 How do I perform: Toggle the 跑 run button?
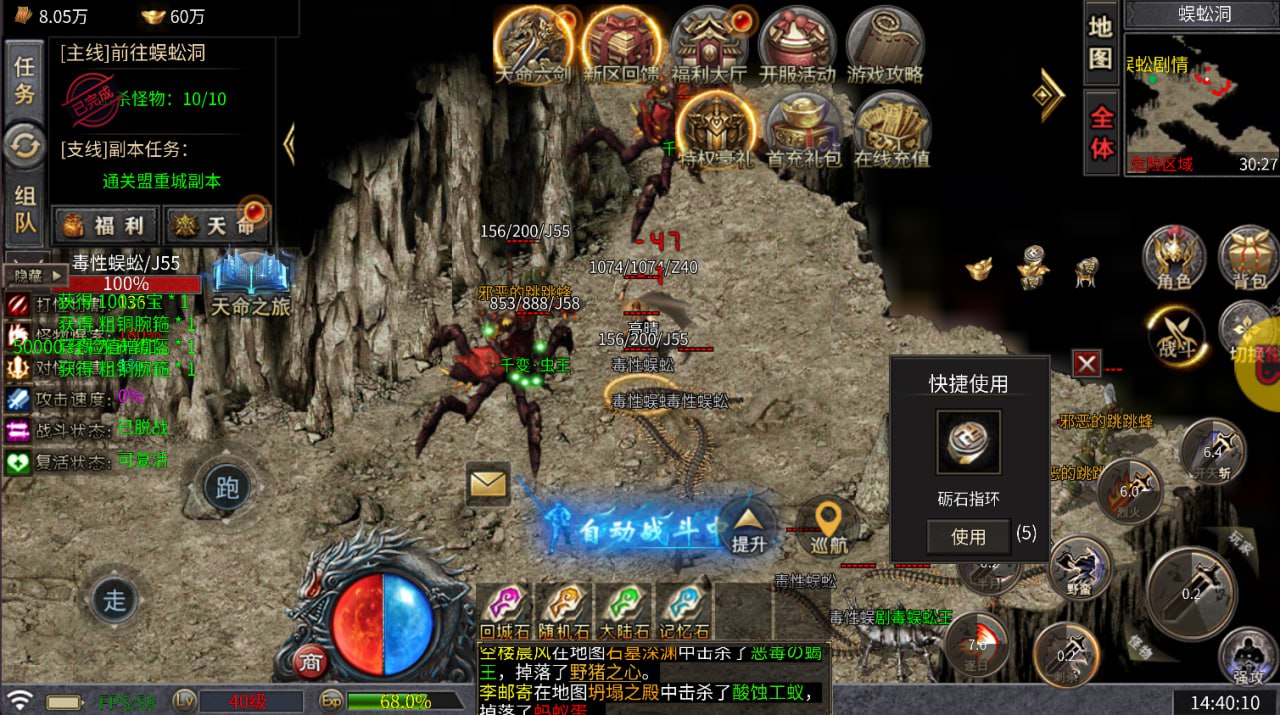pyautogui.click(x=228, y=487)
